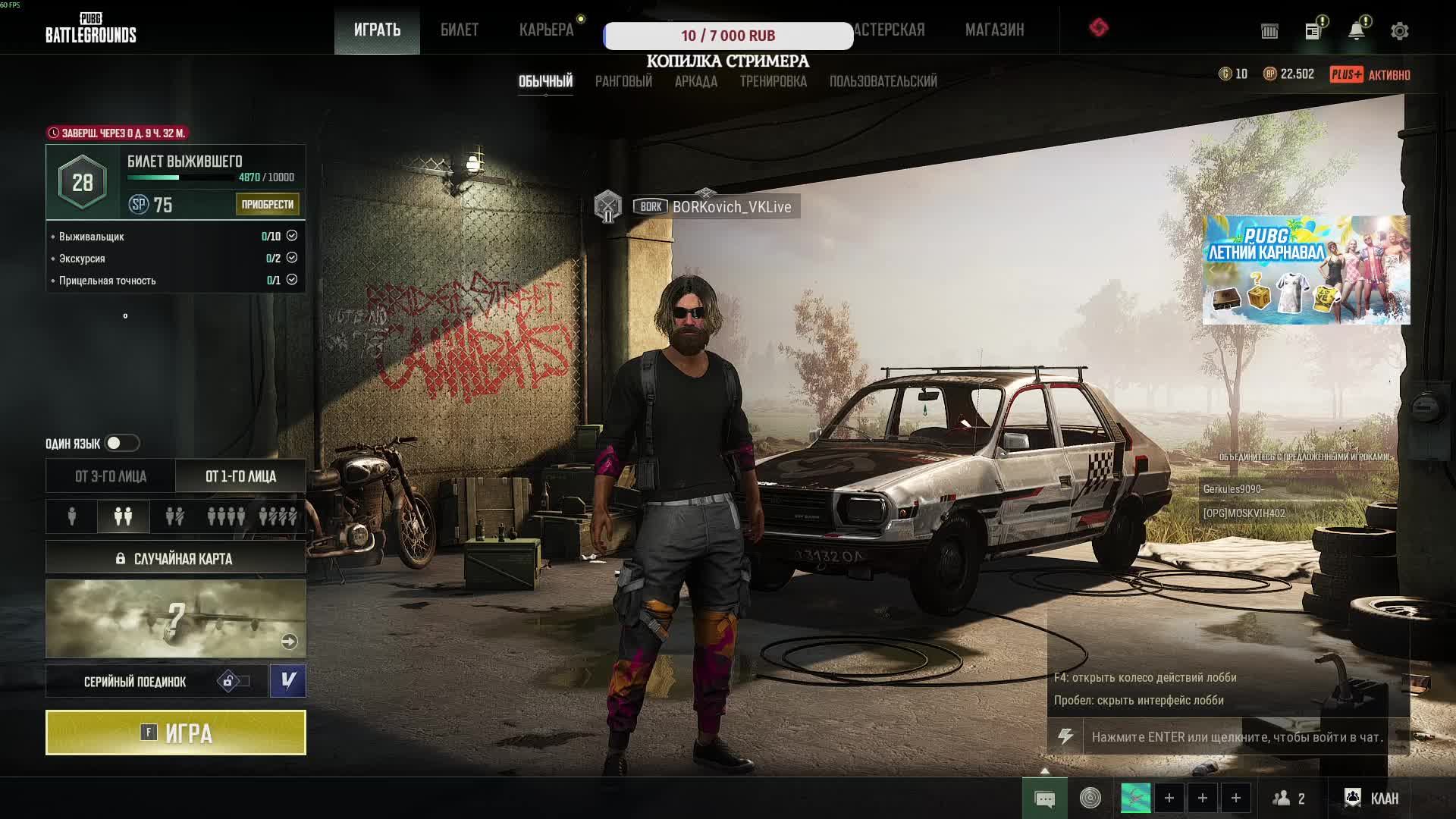Open the БИЛЕТ tab in top menu
This screenshot has height=819, width=1456.
coord(459,30)
